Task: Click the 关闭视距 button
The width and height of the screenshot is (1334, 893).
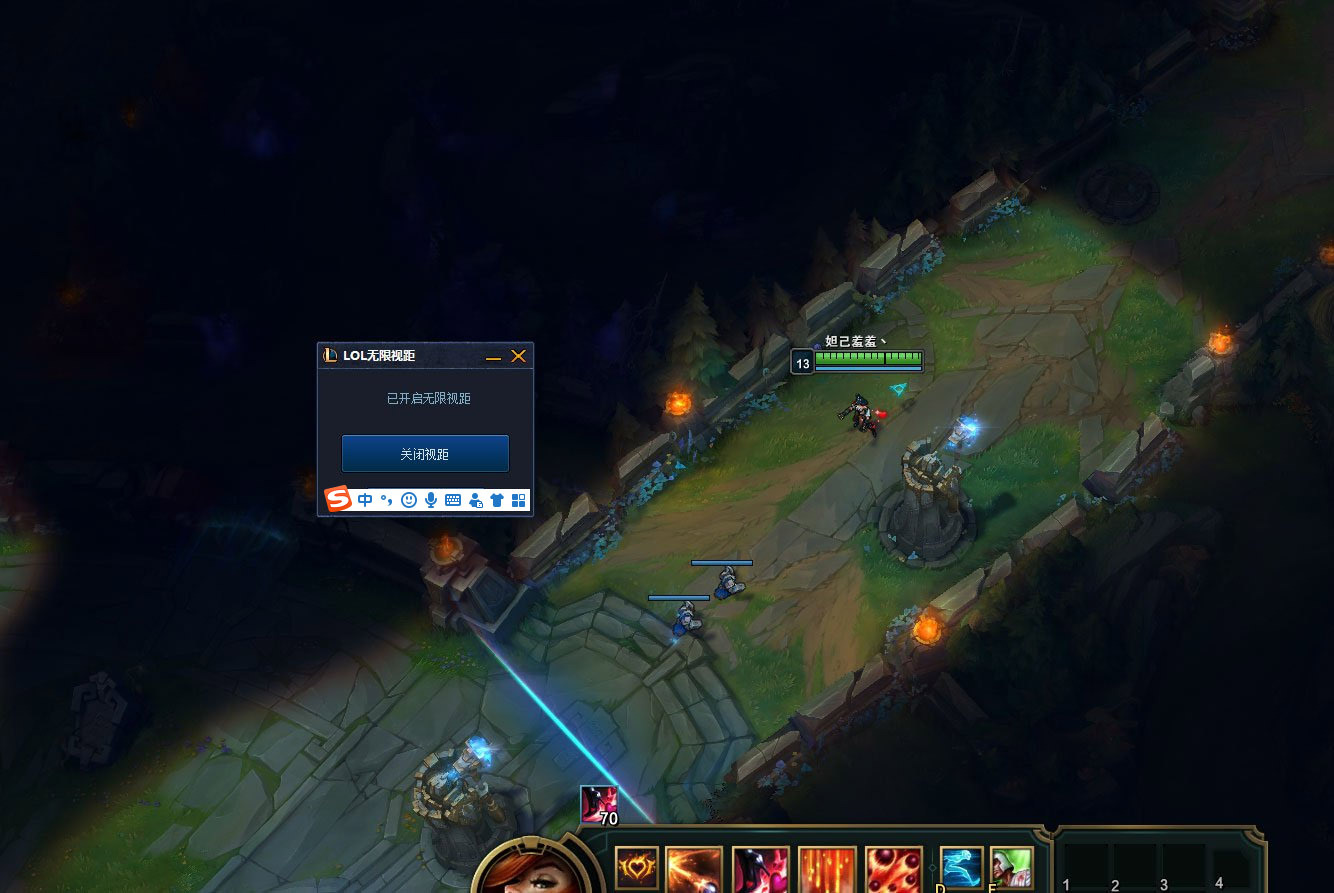Action: tap(425, 454)
